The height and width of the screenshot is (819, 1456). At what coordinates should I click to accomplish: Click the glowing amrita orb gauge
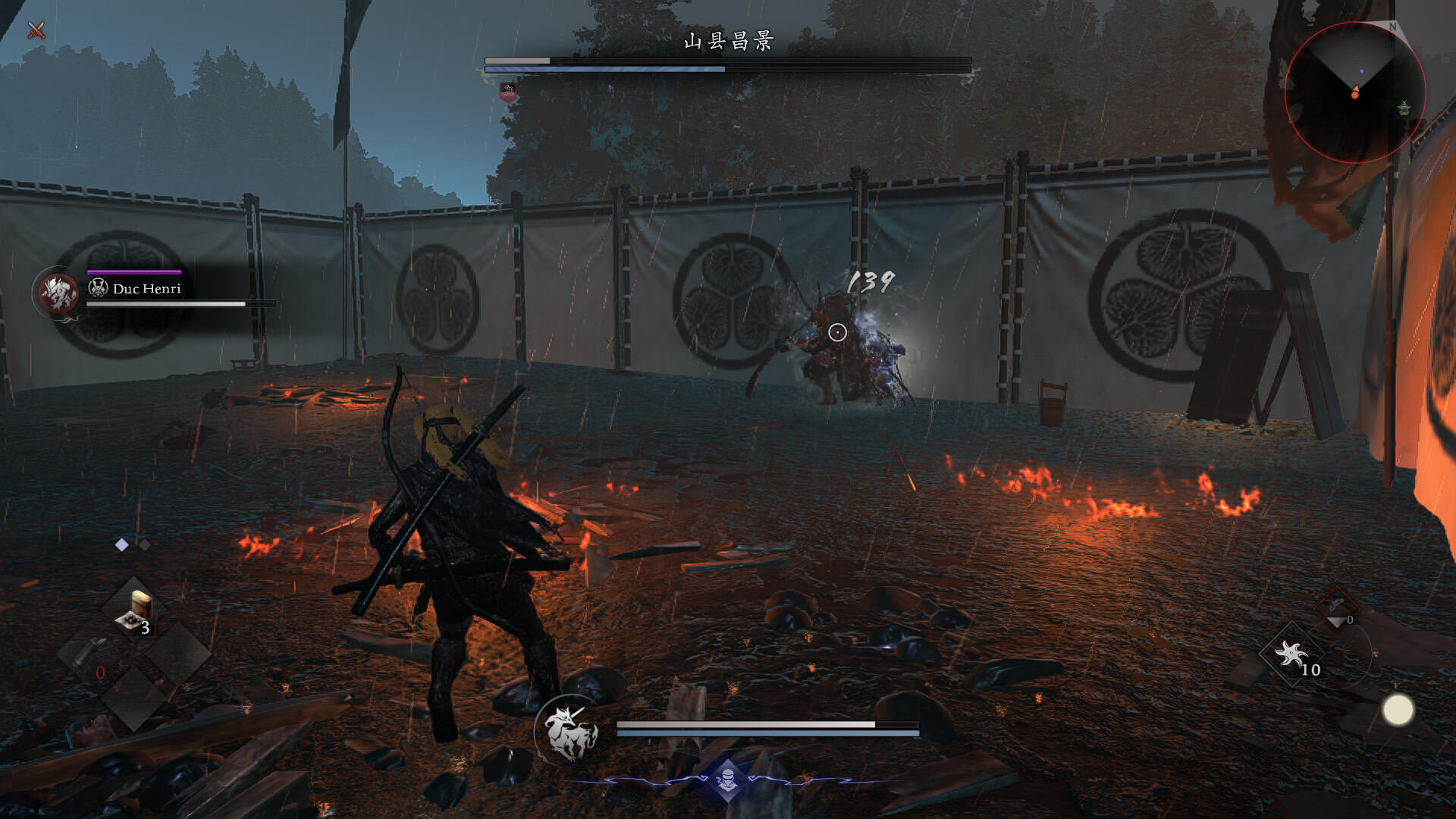pyautogui.click(x=1398, y=711)
